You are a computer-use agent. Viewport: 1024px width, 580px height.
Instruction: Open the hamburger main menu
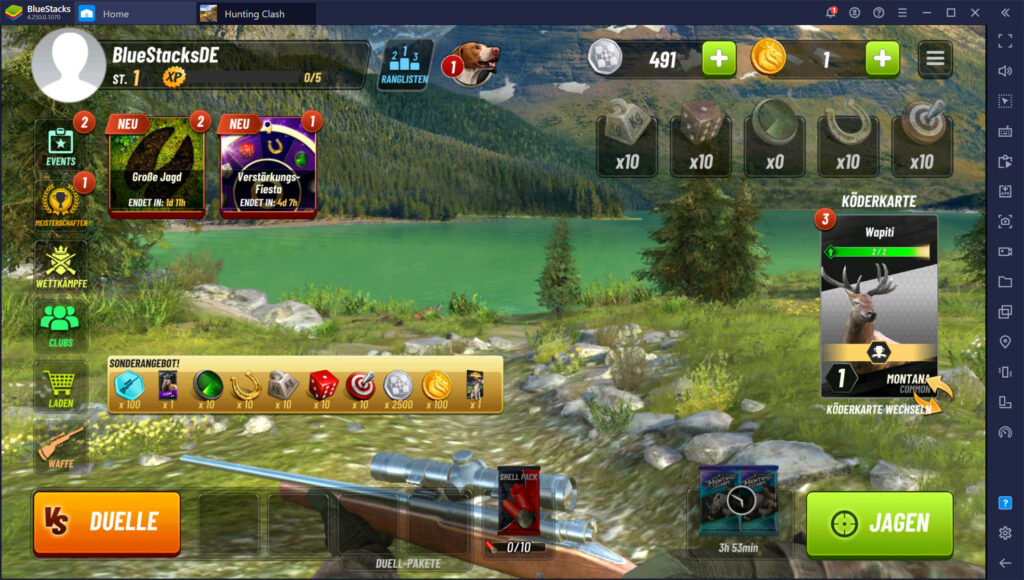[935, 59]
